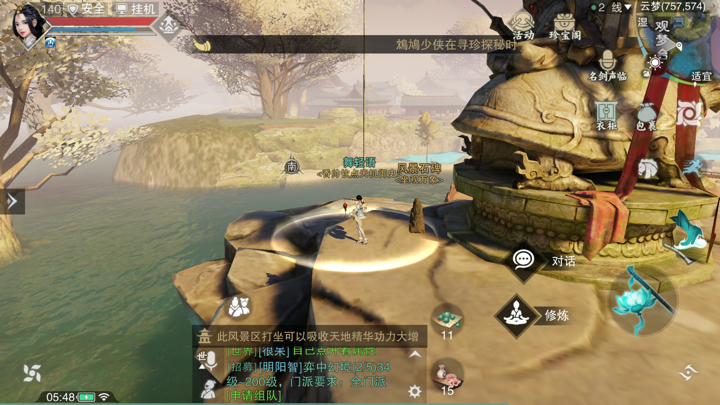Click the player portrait avatar
Screen dimensions: 720x405
pos(28,25)
